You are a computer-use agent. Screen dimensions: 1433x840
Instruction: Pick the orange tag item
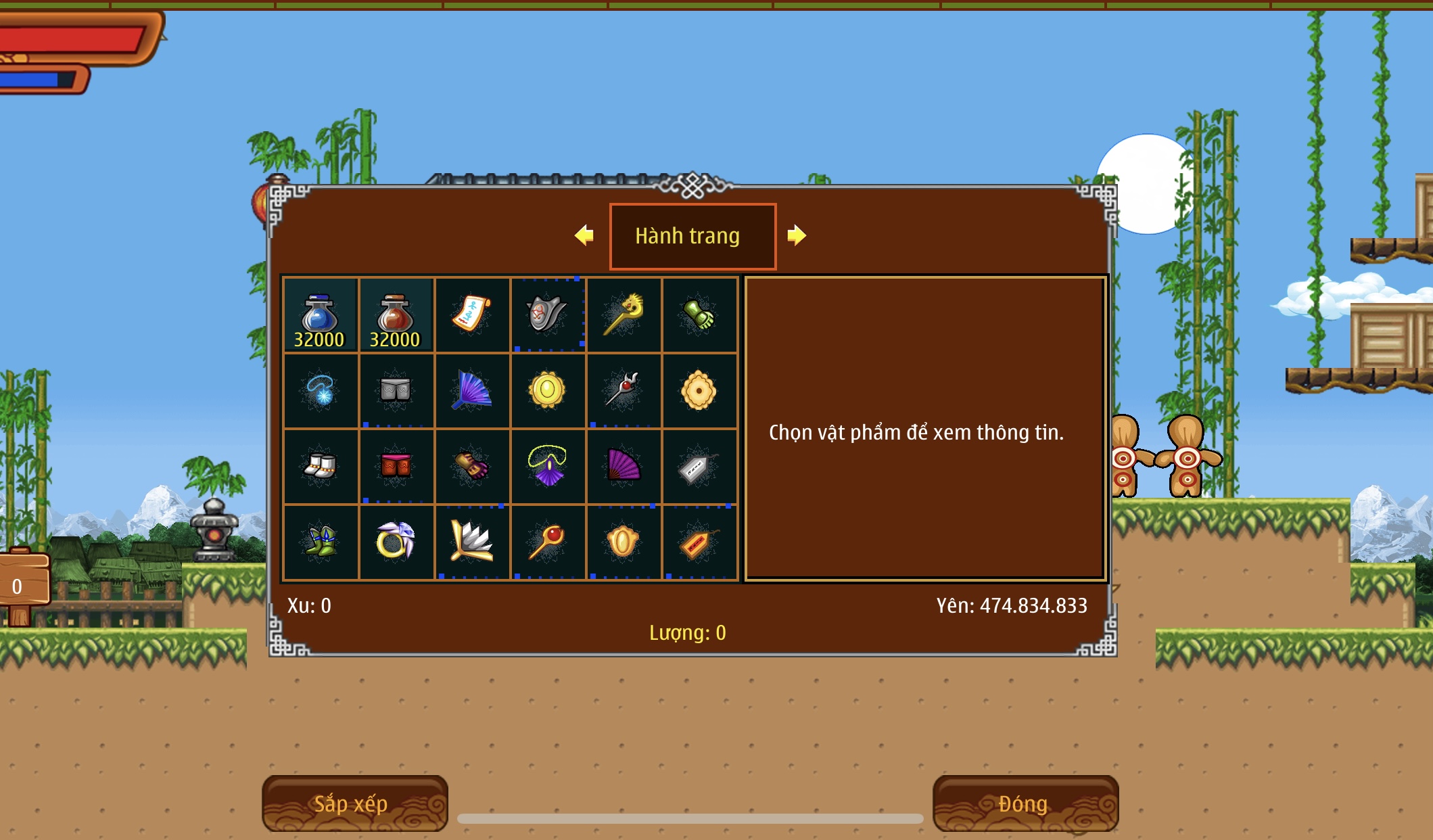(699, 542)
